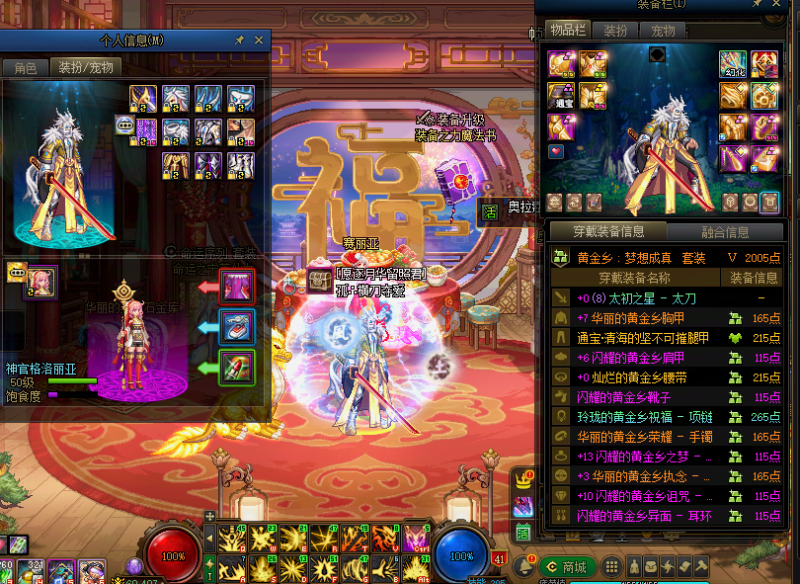Show the 穿戴装备信息 worn equipment info
800x584 pixels.
coord(608,233)
